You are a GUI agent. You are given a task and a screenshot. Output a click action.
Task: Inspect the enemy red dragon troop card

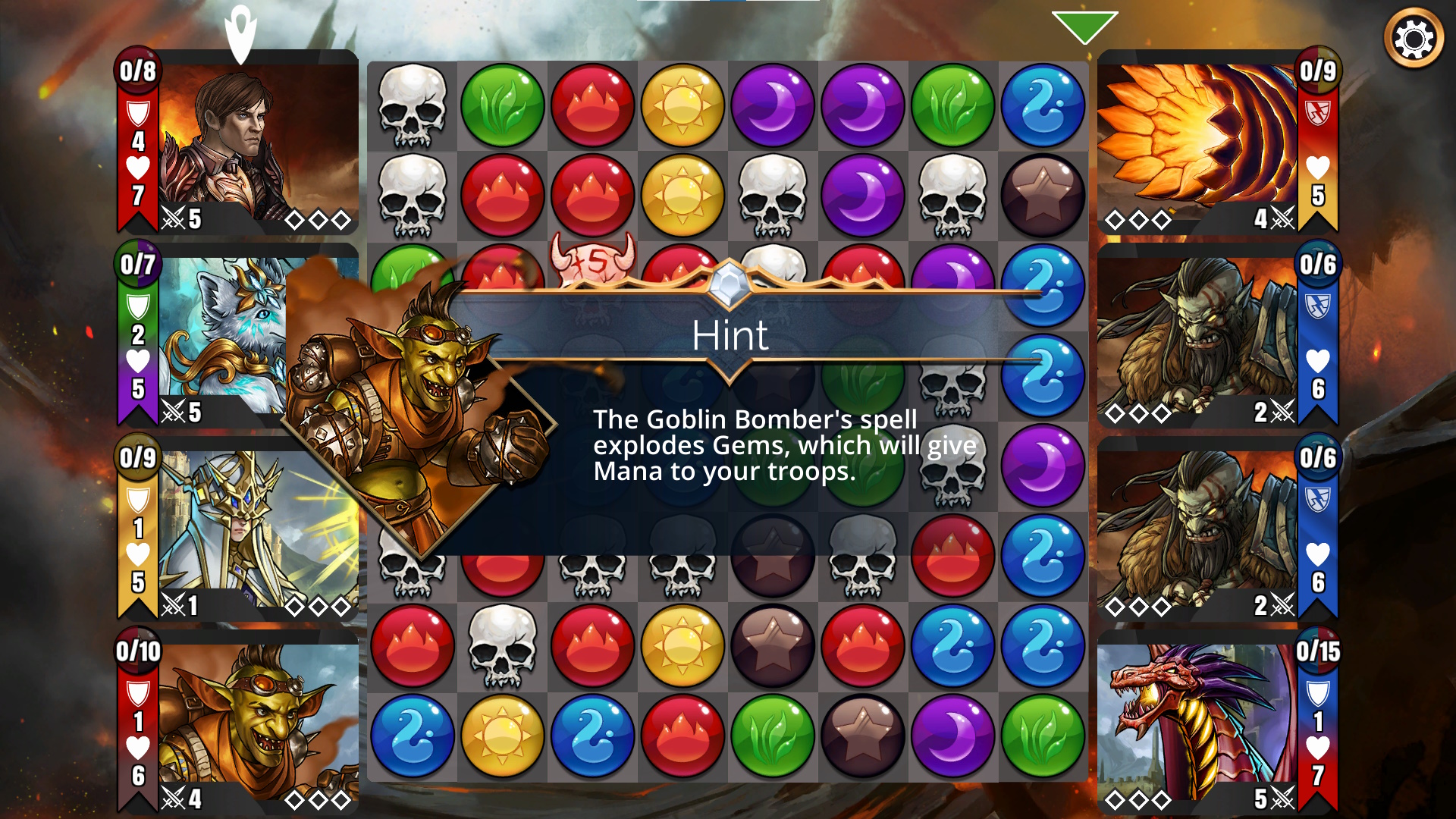coord(1198,722)
